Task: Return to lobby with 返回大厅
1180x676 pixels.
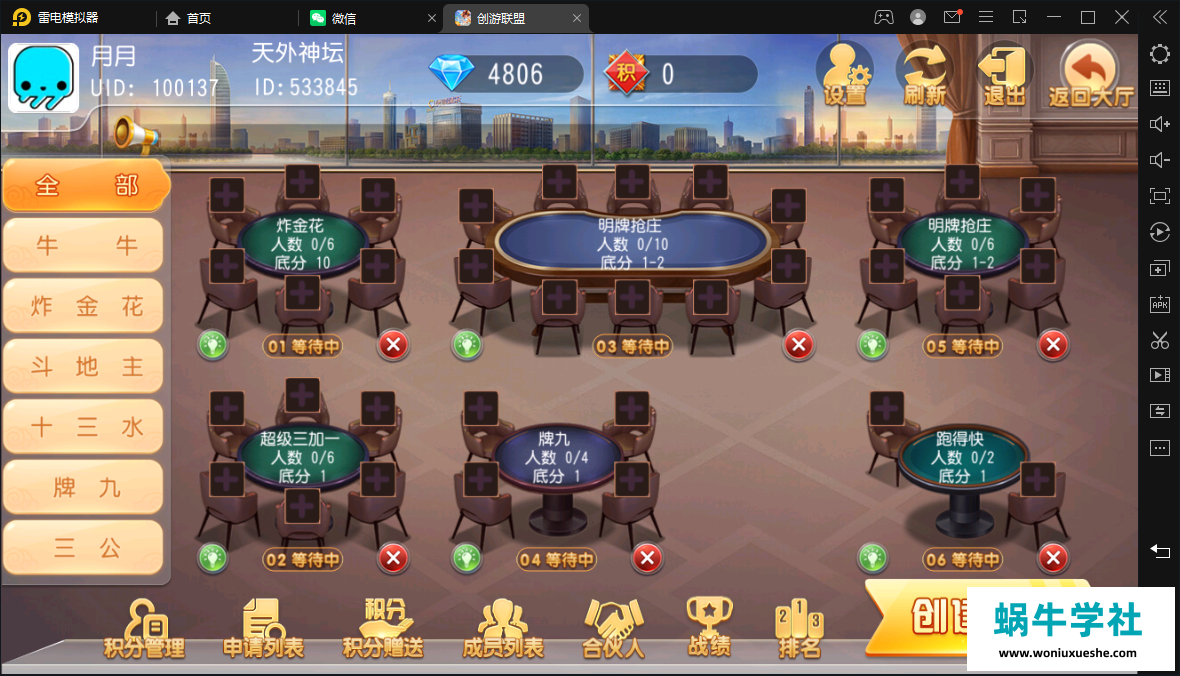Action: pyautogui.click(x=1090, y=74)
